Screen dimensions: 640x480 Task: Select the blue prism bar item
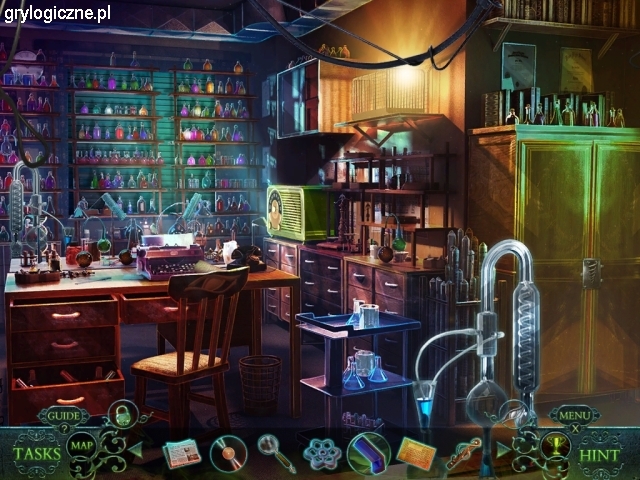[x=368, y=453]
